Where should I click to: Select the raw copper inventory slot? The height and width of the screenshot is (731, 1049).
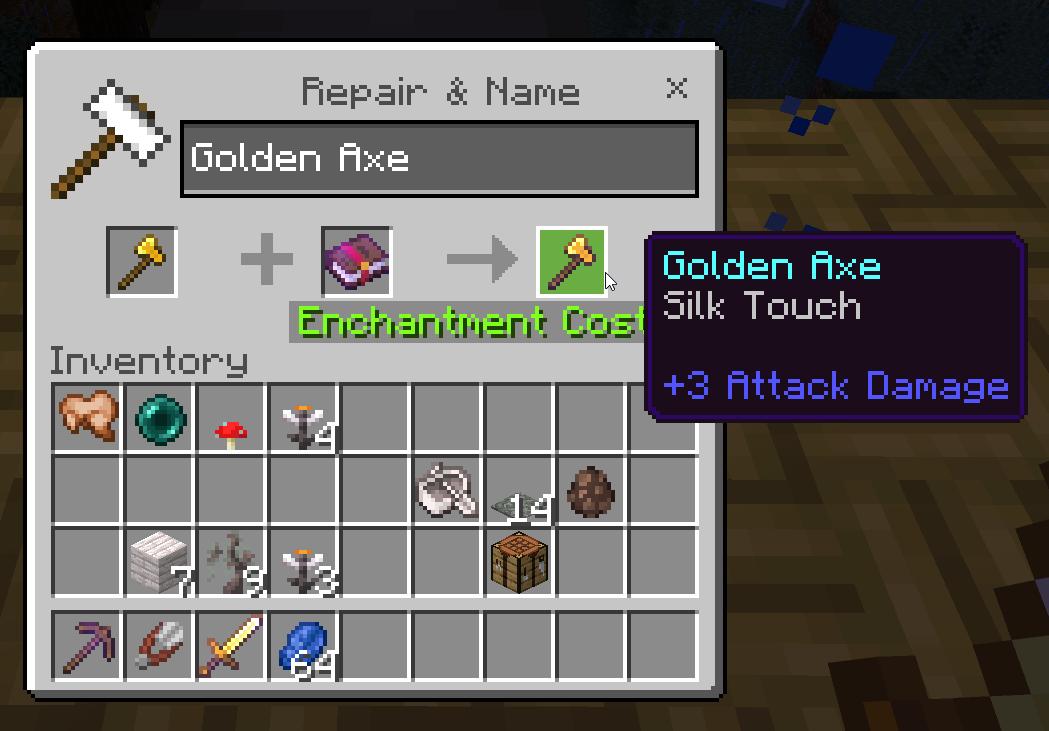click(88, 418)
